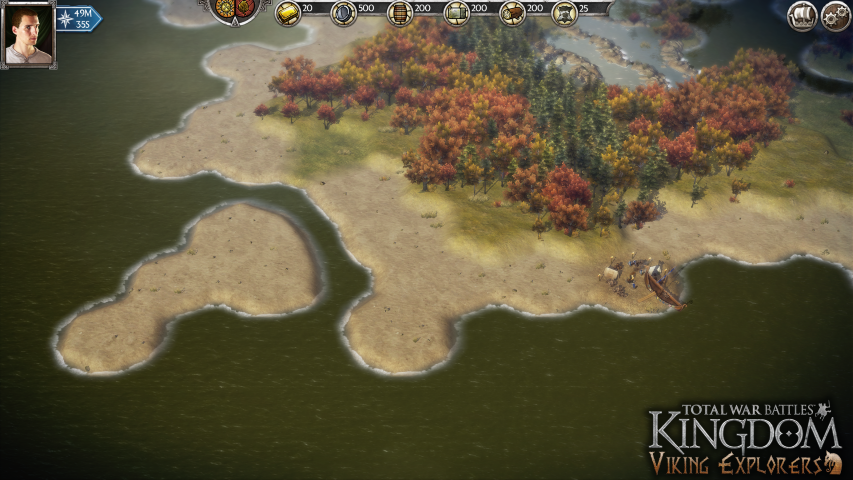Select the animal hide resource icon
This screenshot has width=853, height=480.
coord(565,13)
